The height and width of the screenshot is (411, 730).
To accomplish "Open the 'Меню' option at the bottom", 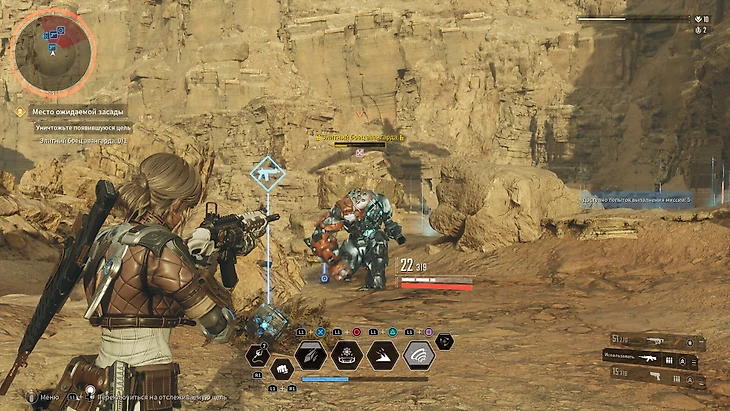I will [48, 397].
